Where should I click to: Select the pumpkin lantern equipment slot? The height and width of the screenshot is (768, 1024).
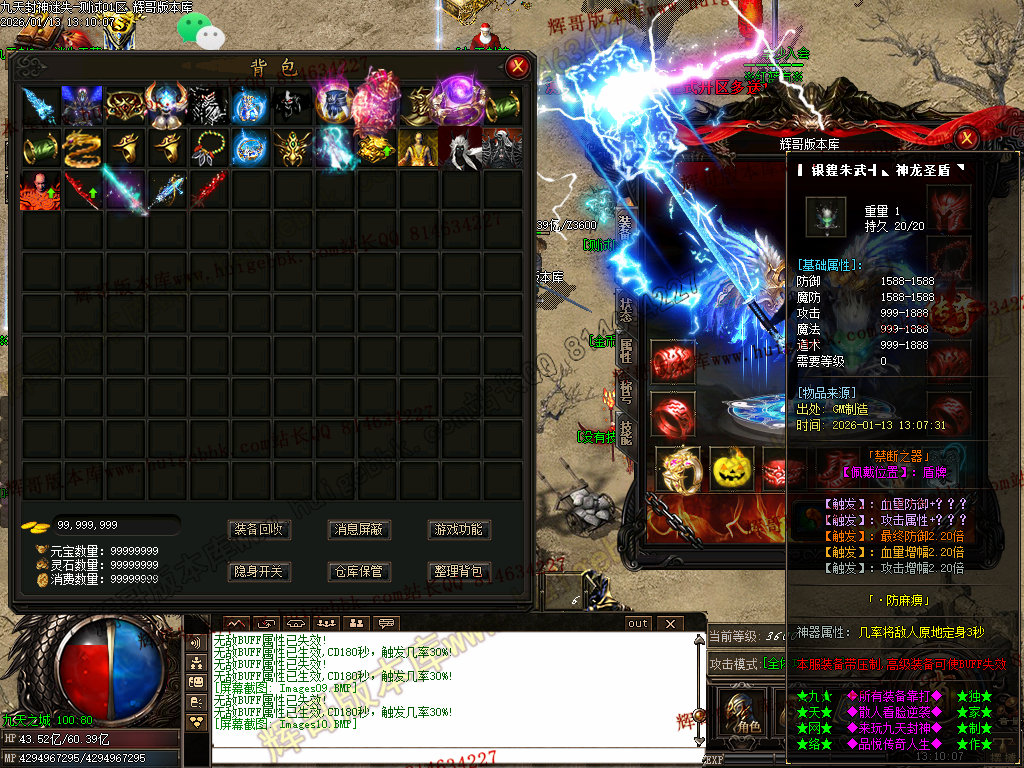tap(731, 468)
